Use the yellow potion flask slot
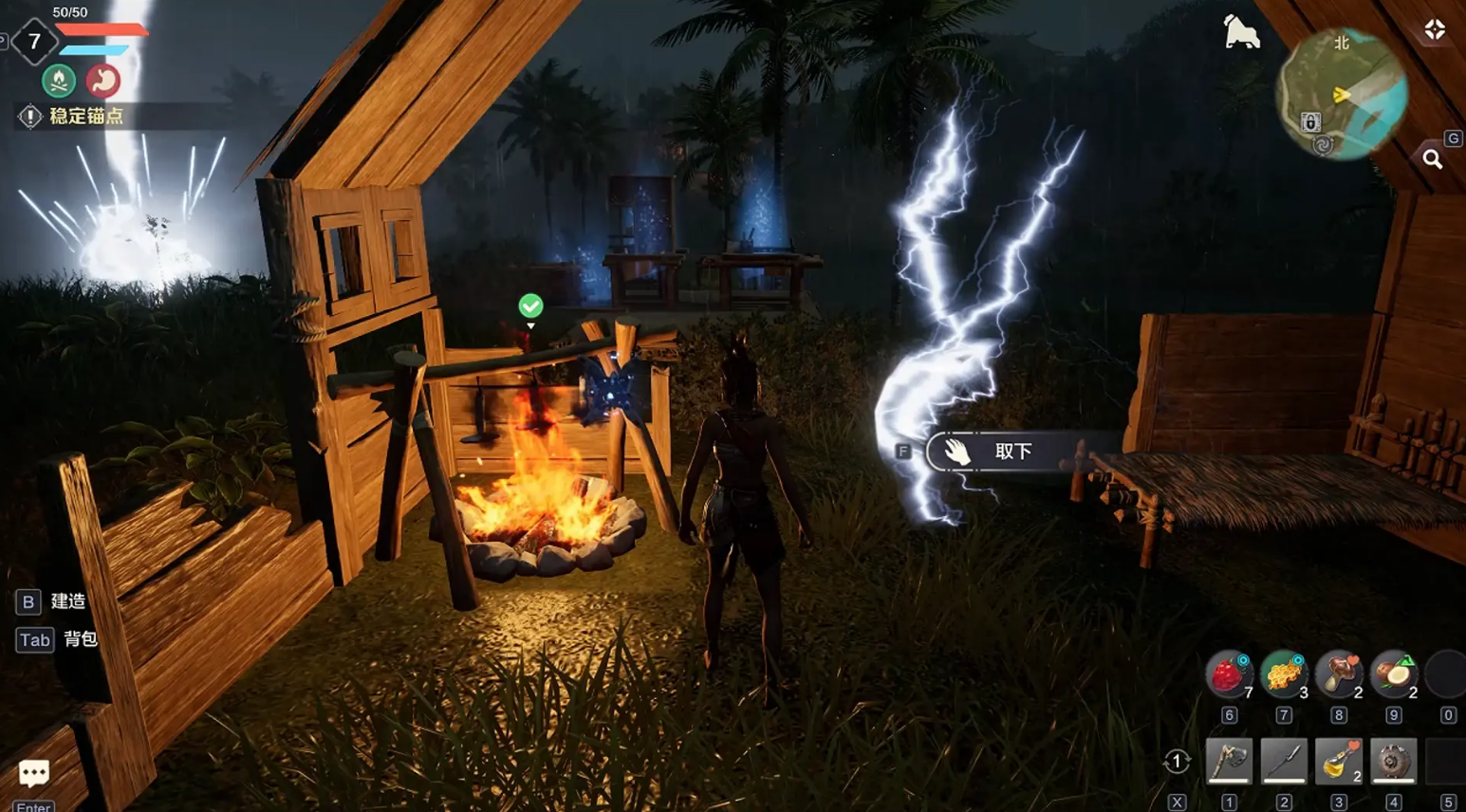Image resolution: width=1466 pixels, height=812 pixels. point(1339,761)
